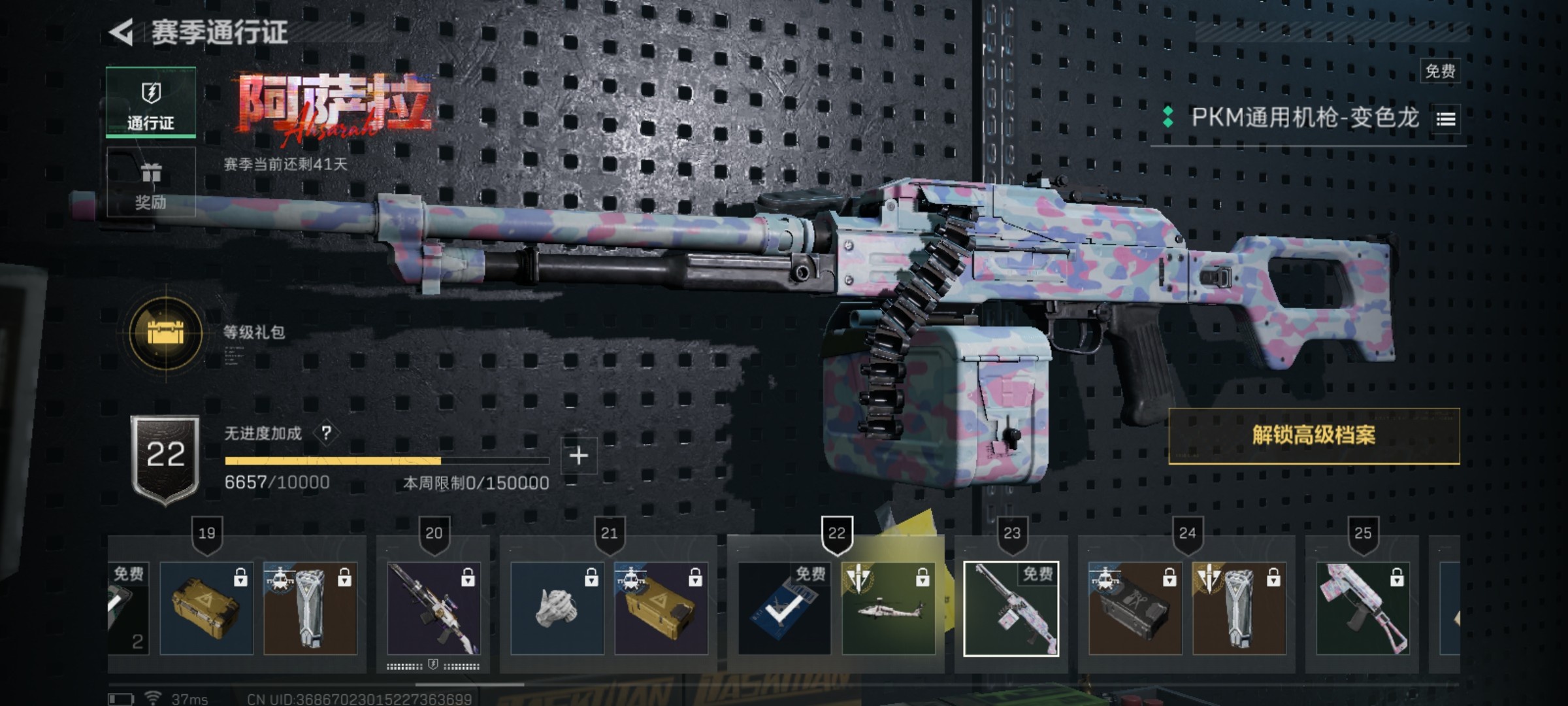Show the progress bonus help tooltip

tap(326, 433)
